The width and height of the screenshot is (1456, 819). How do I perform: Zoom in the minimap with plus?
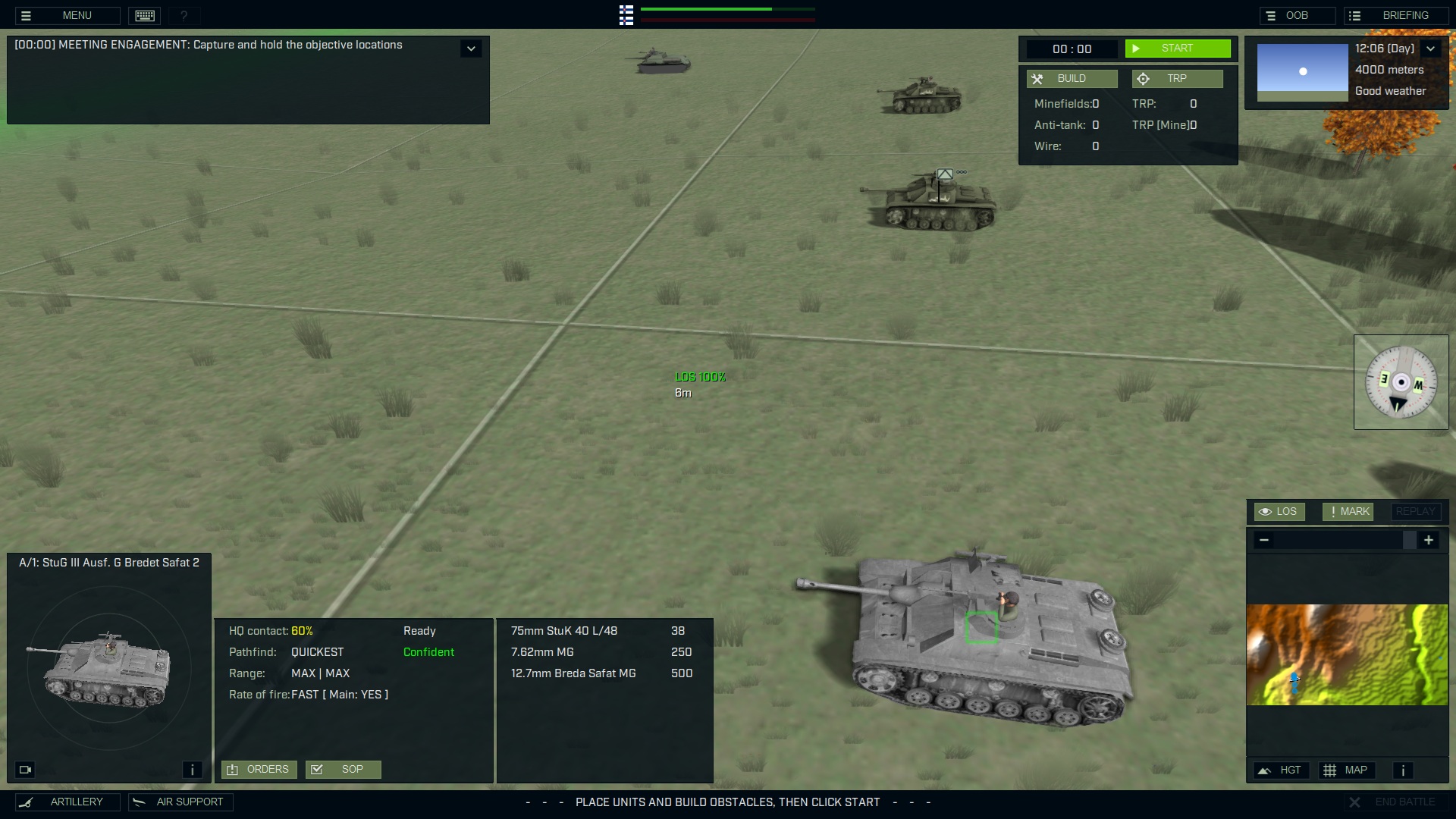pyautogui.click(x=1429, y=540)
